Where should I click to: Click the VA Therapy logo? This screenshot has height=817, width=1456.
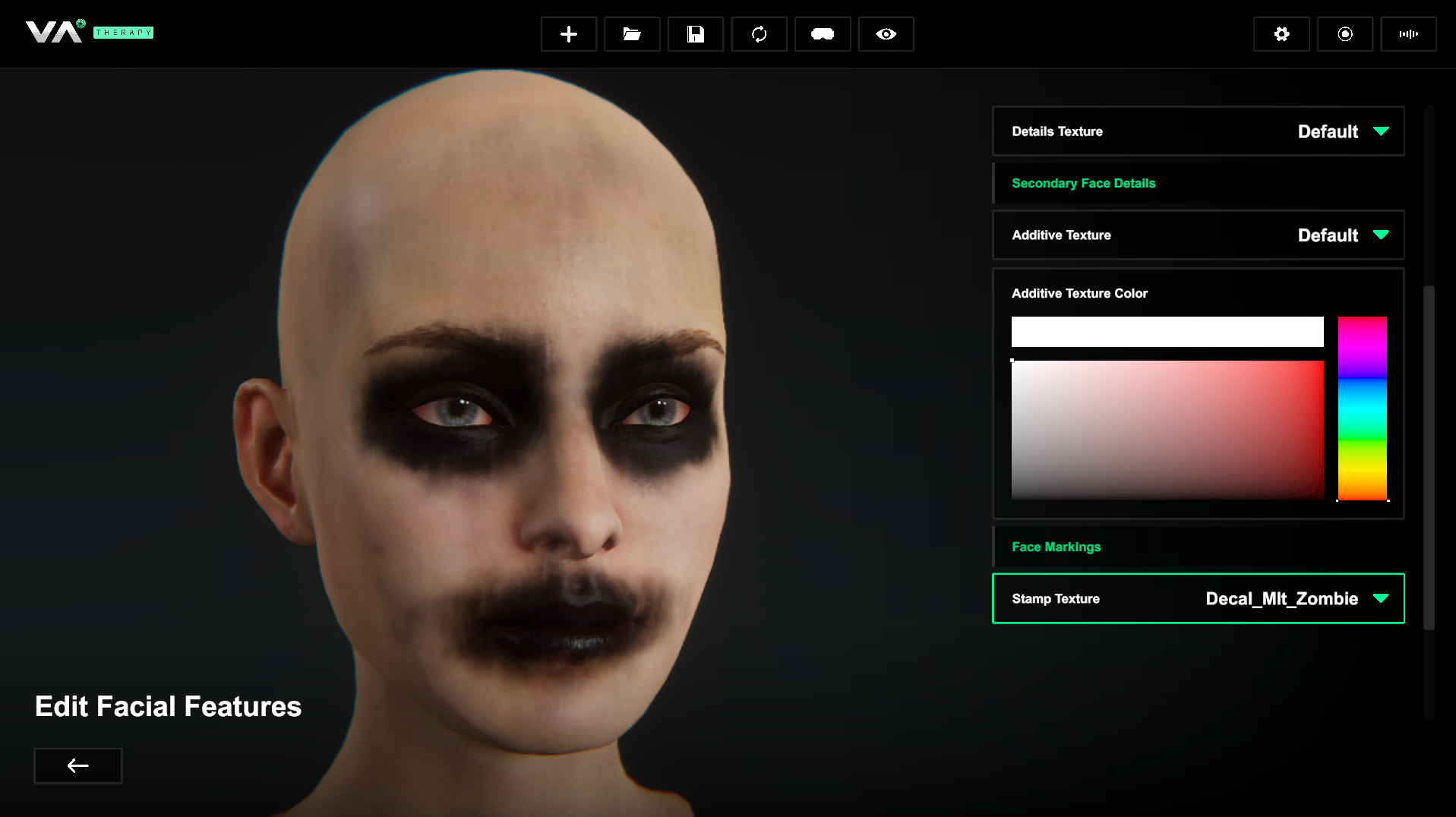coord(90,32)
